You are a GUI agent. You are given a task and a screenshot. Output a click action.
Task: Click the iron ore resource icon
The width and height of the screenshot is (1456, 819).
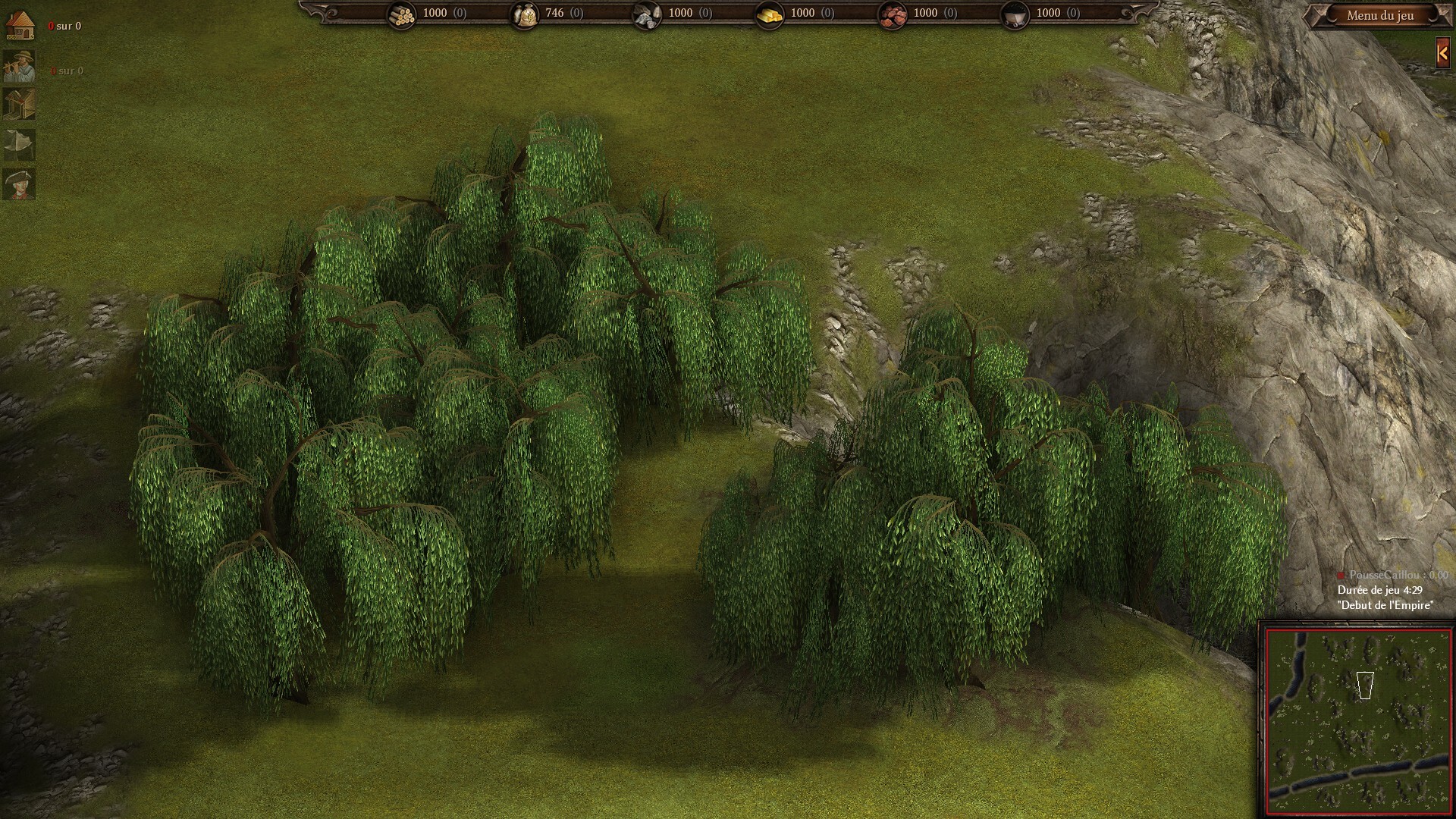[892, 14]
